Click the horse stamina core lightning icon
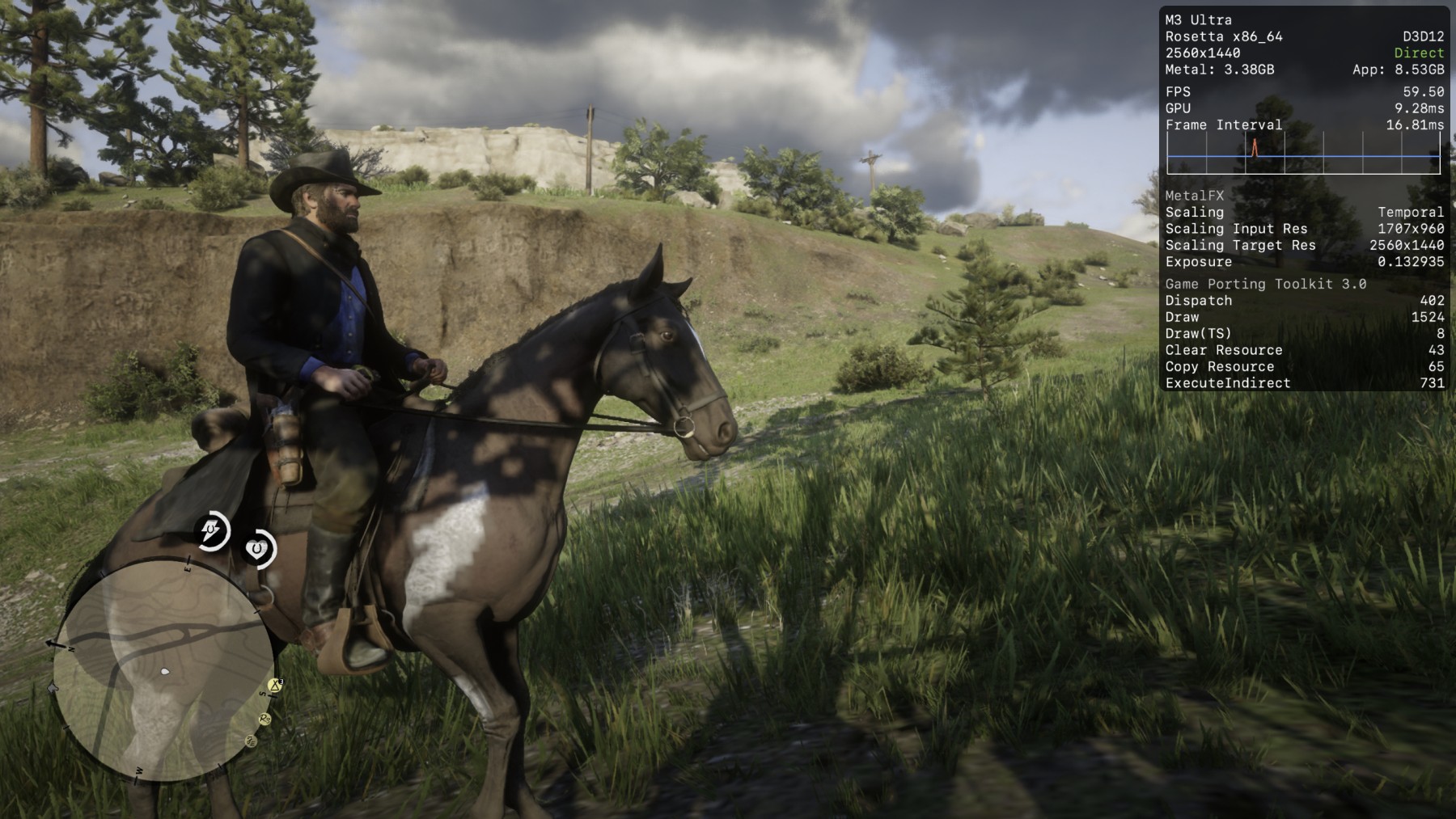Screen dimensions: 1456x819 point(213,531)
